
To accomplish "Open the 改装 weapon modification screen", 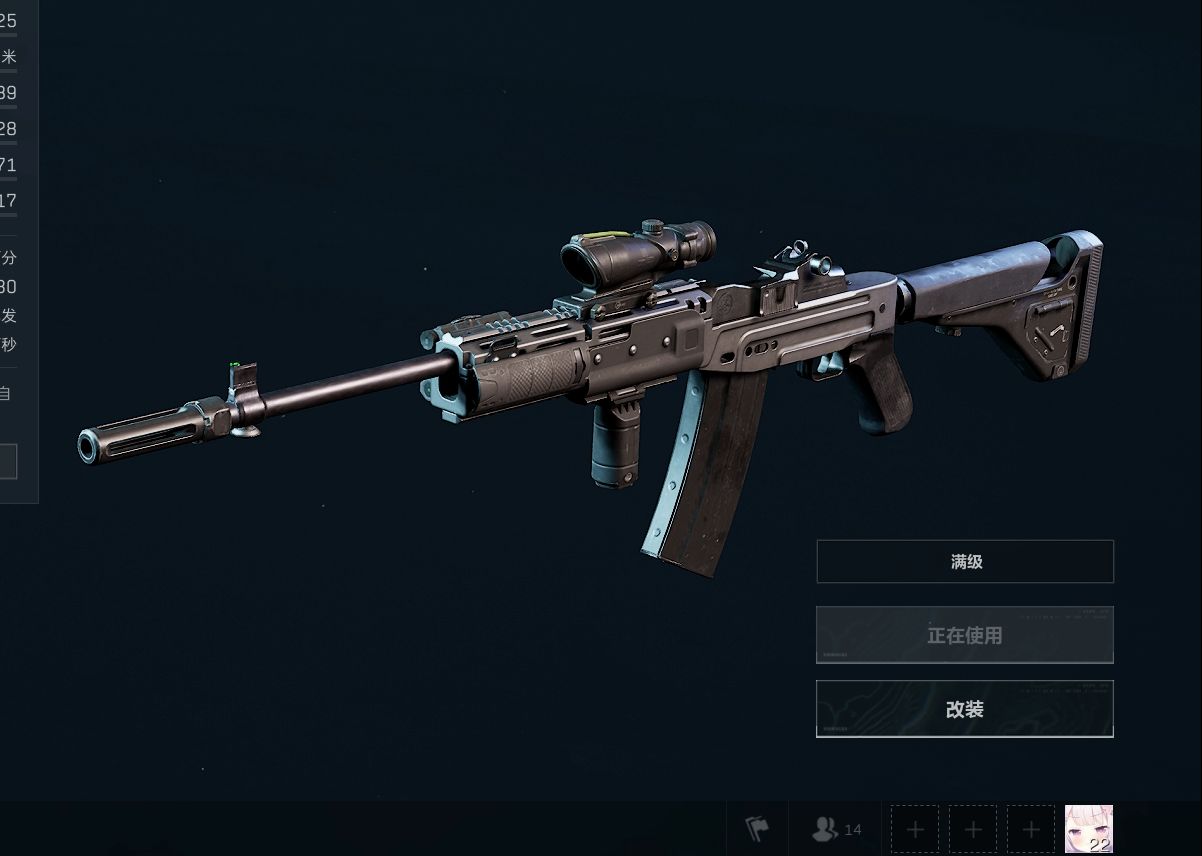I will coord(965,709).
